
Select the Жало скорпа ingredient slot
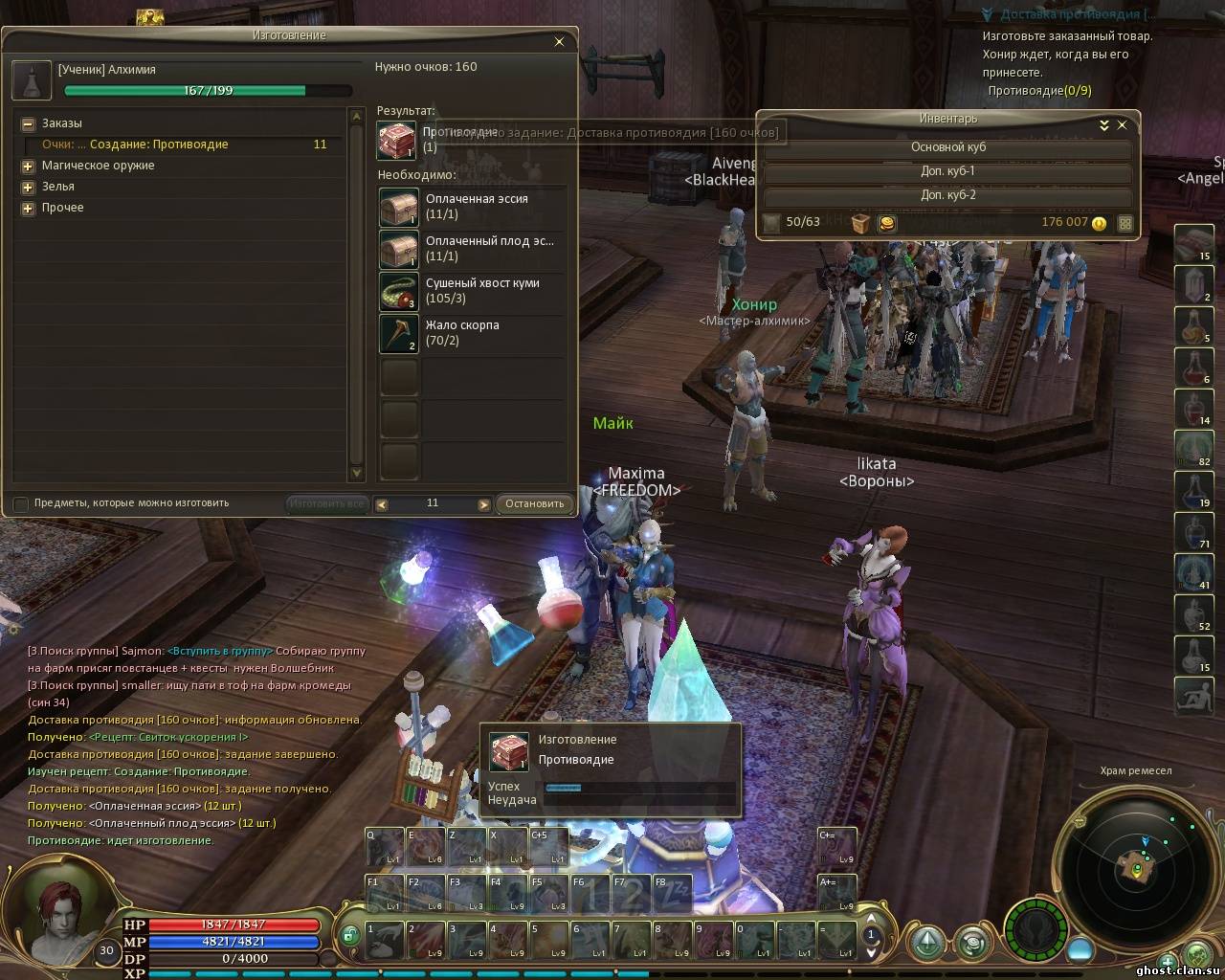pyautogui.click(x=399, y=333)
